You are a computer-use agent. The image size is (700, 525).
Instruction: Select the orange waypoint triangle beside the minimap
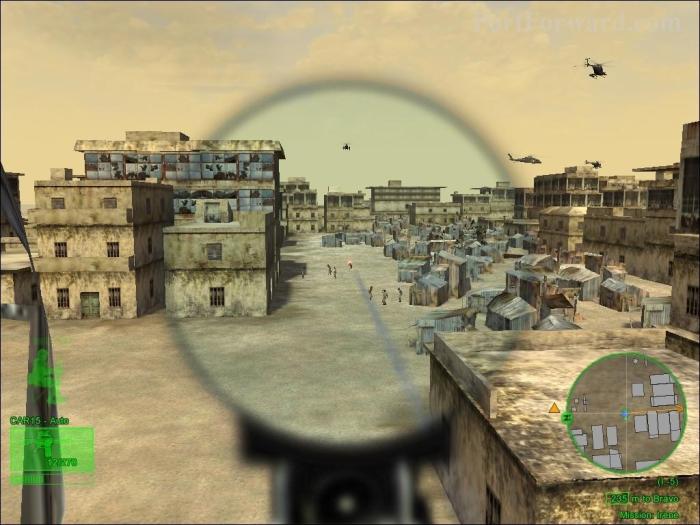(554, 407)
